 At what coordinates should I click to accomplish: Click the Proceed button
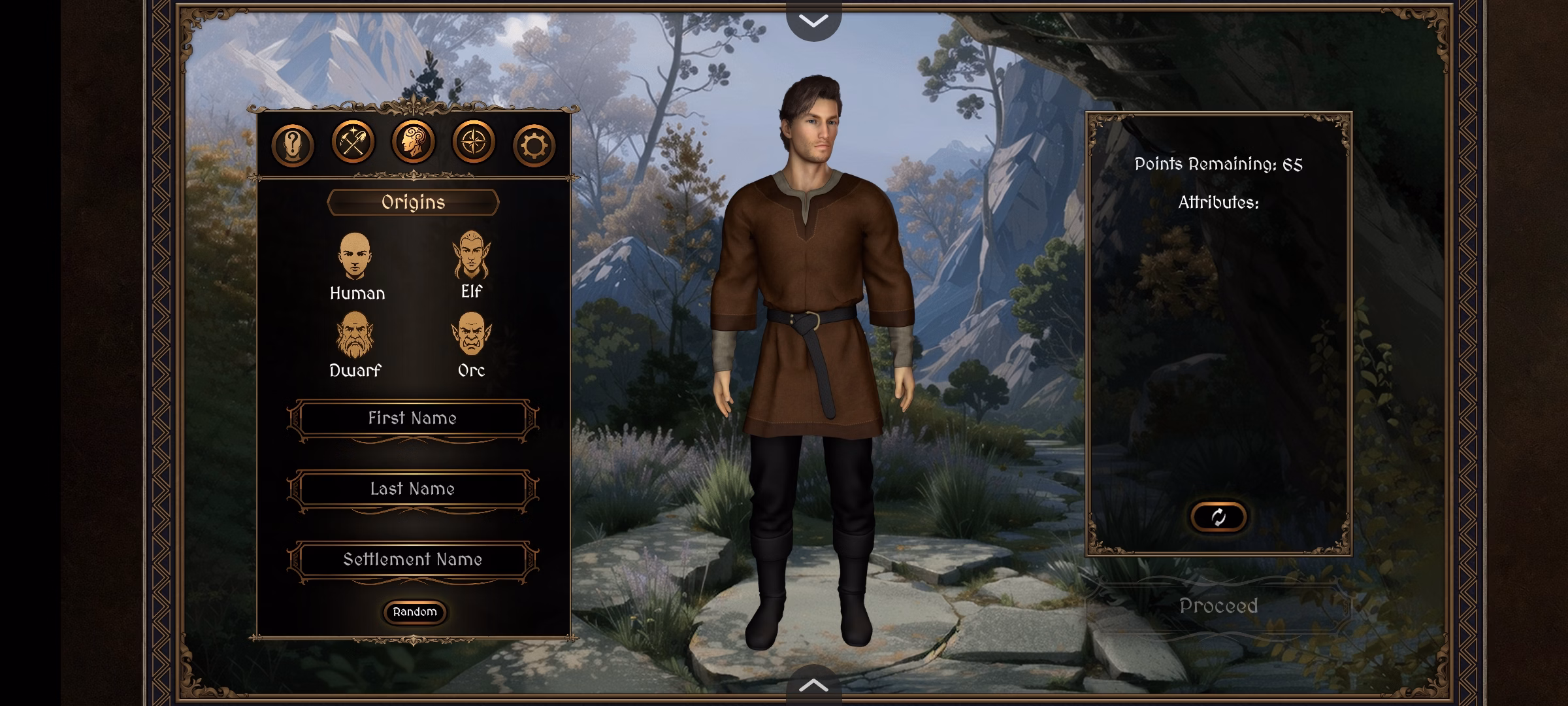(x=1218, y=606)
